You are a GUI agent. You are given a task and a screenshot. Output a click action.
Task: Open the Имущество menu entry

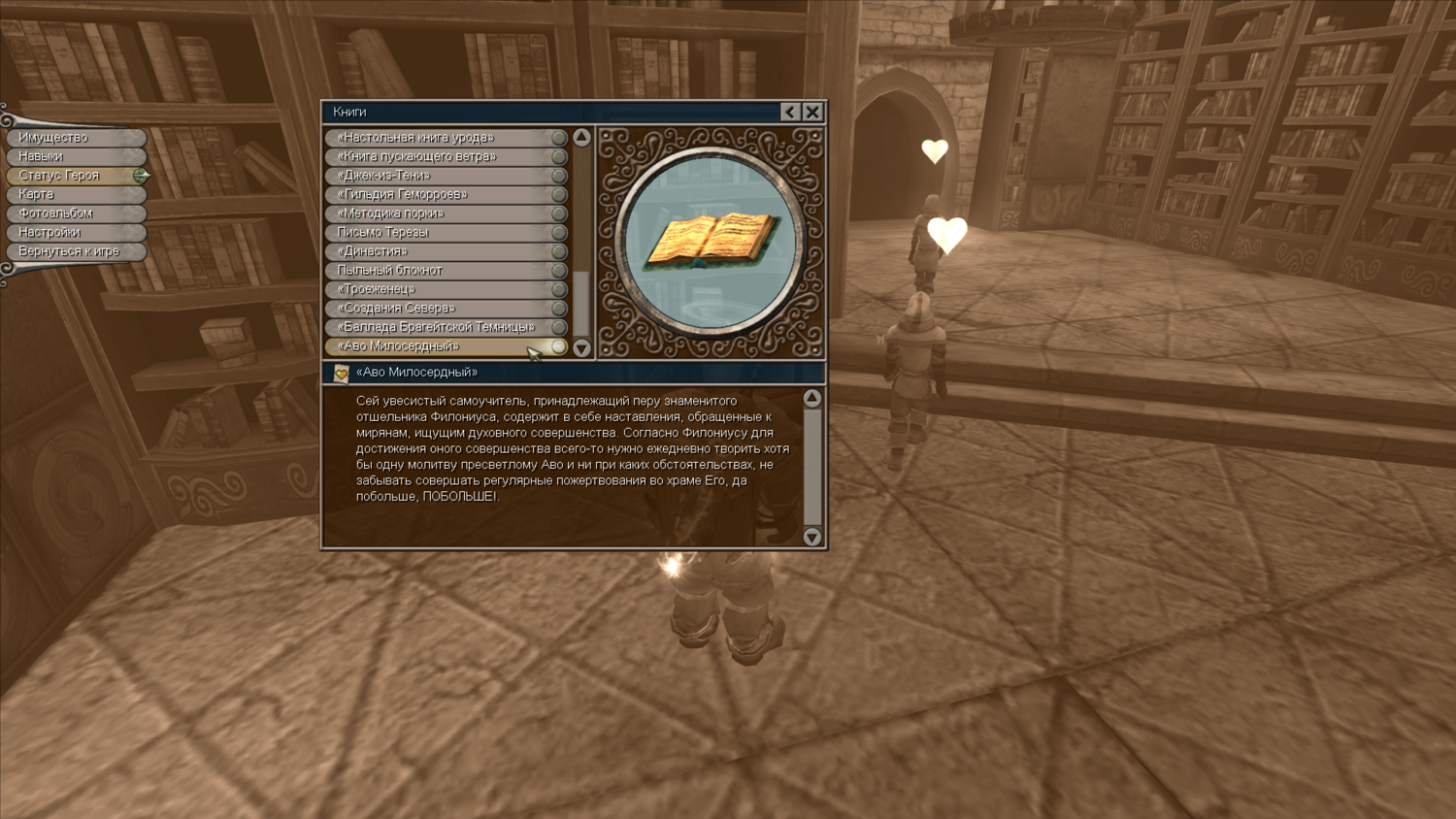pyautogui.click(x=76, y=138)
